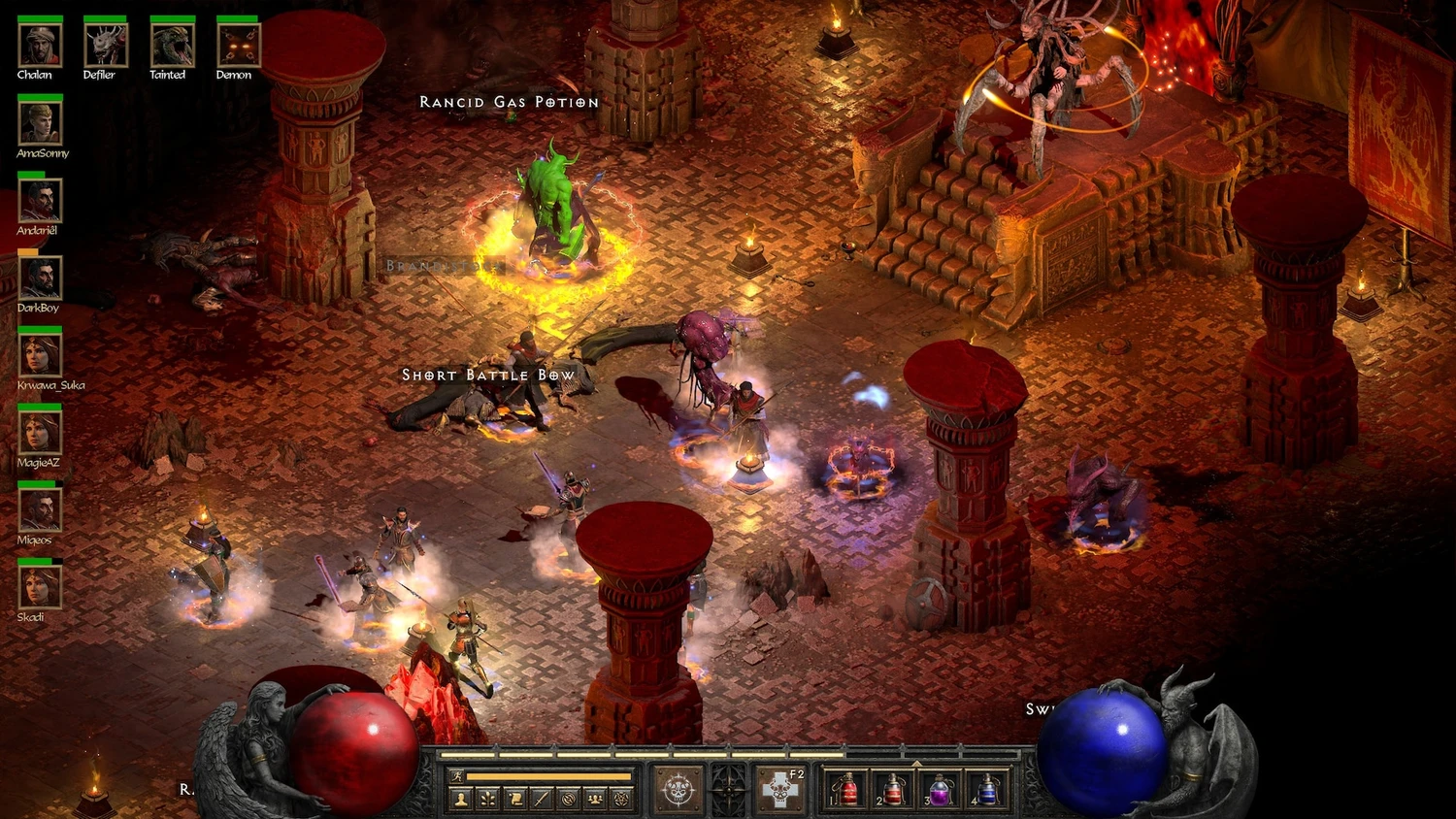Screen dimensions: 1456x819
Task: Open the character sheet button
Action: coord(461,799)
